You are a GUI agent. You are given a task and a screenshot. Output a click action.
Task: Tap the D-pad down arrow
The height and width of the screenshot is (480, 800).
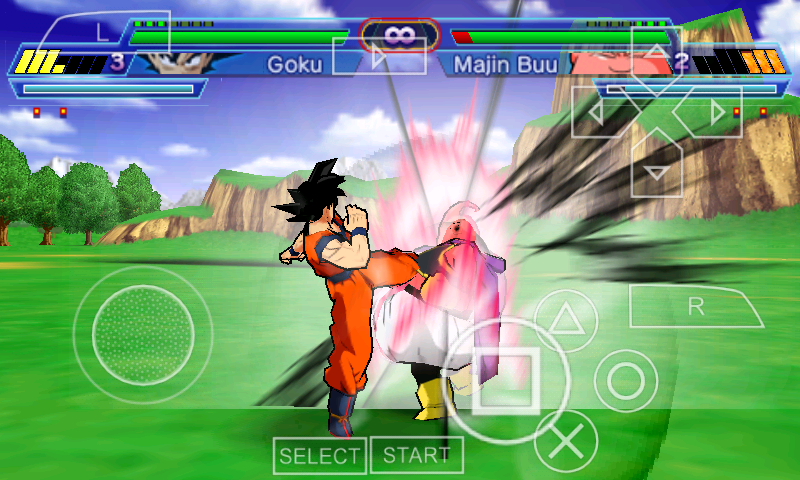click(656, 170)
